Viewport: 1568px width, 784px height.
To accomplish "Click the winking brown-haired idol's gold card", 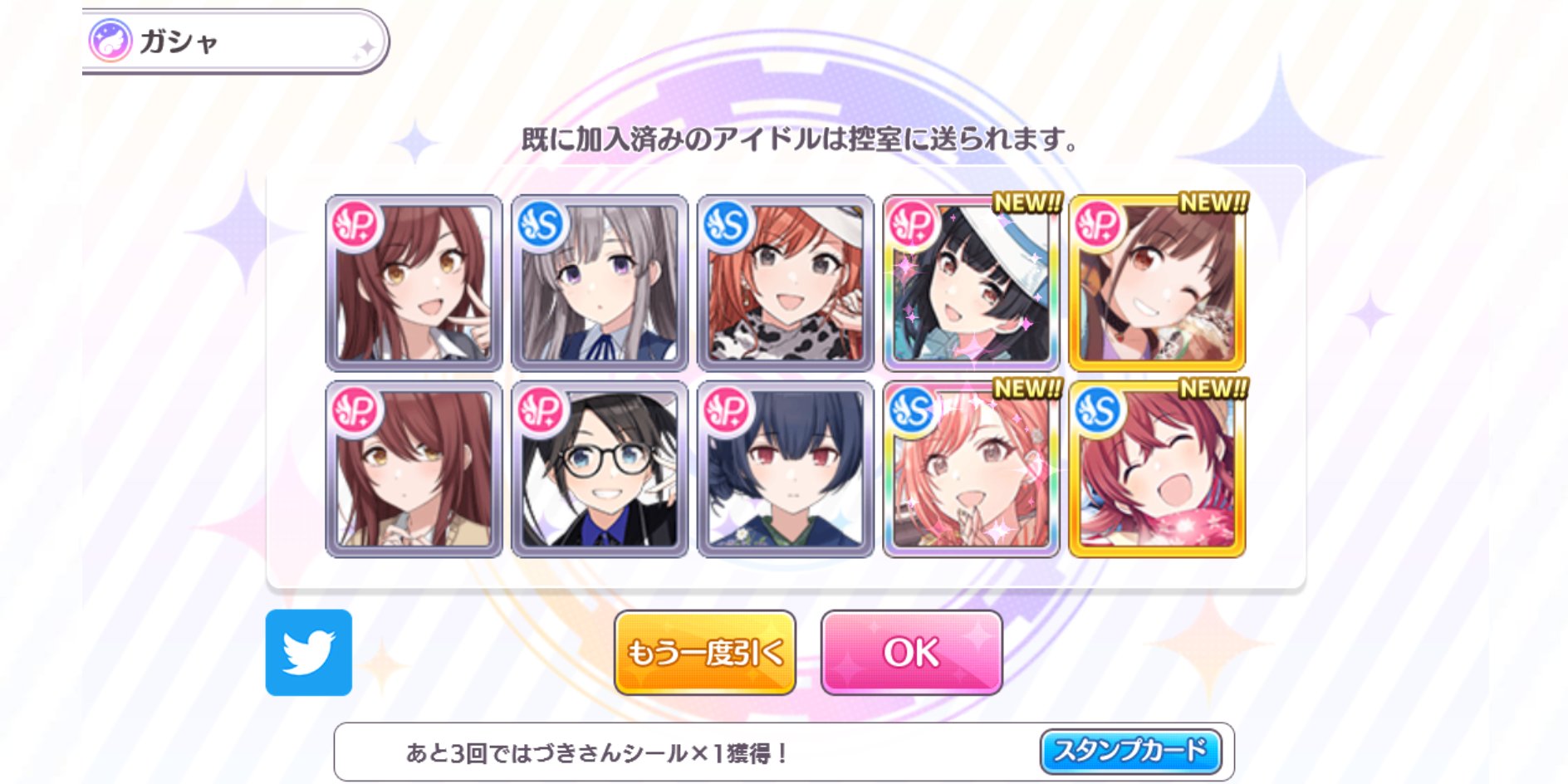I will click(x=1153, y=289).
